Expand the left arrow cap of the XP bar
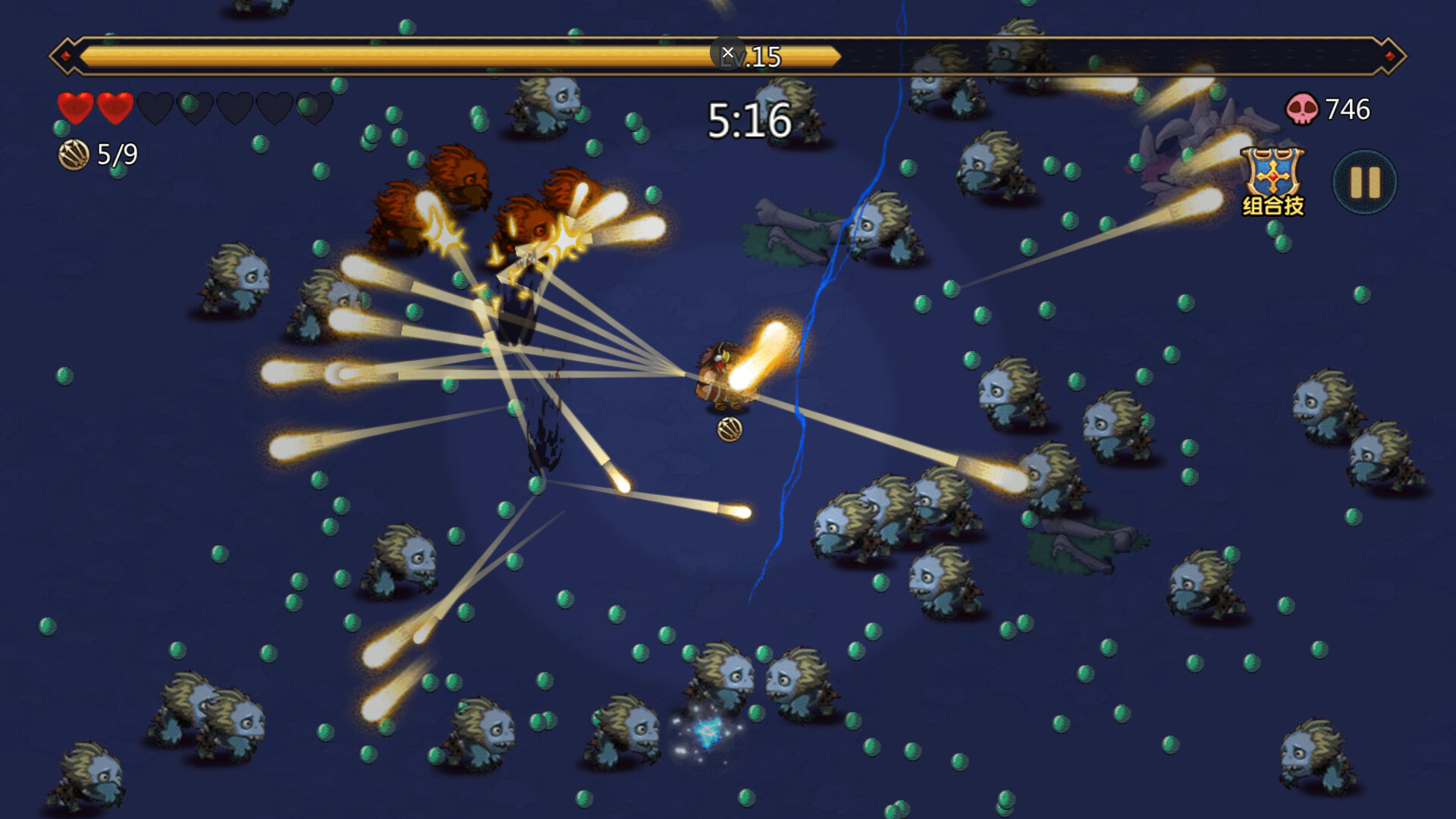The height and width of the screenshot is (819, 1456). pyautogui.click(x=67, y=53)
